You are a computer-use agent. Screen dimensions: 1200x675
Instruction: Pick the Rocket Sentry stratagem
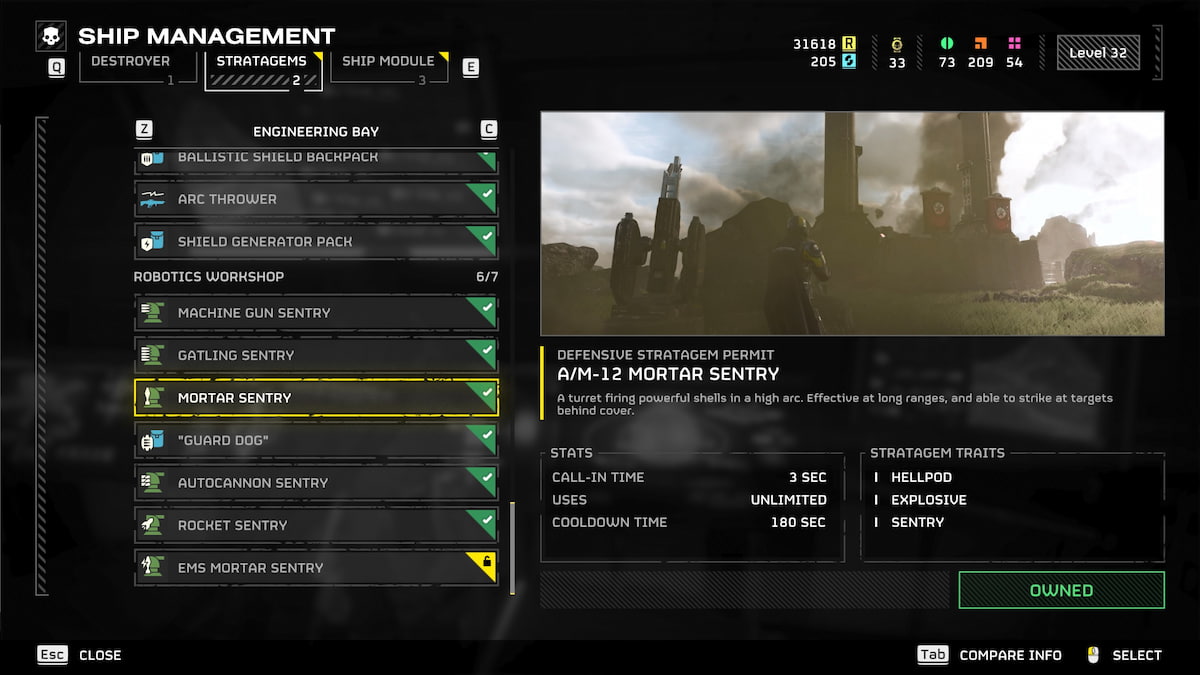click(315, 525)
